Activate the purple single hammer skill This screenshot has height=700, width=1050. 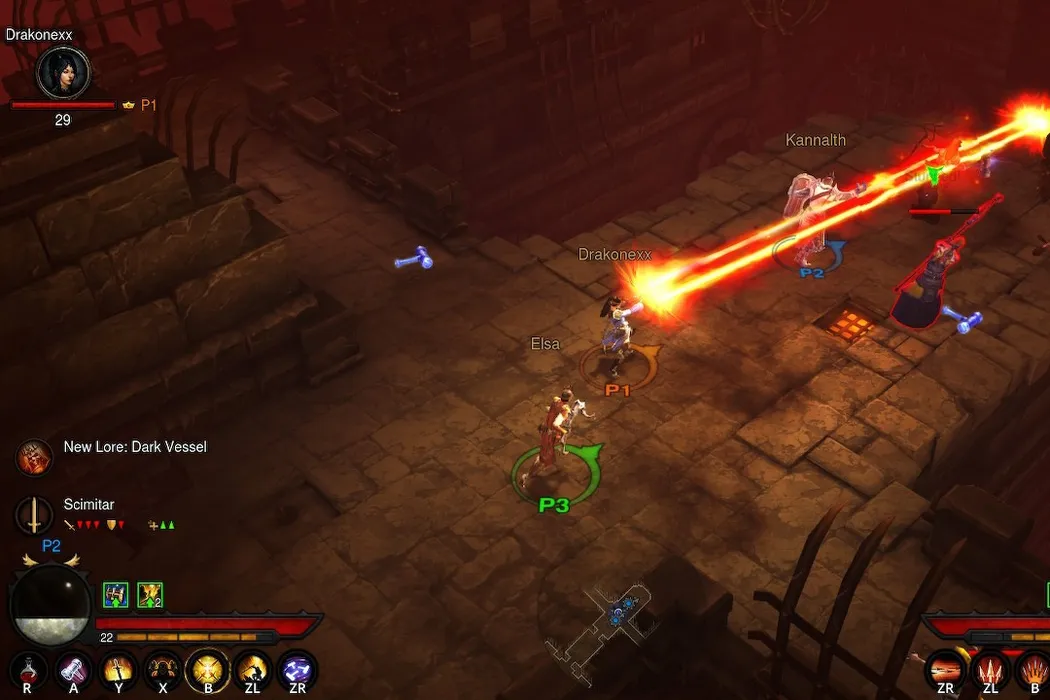(x=73, y=669)
